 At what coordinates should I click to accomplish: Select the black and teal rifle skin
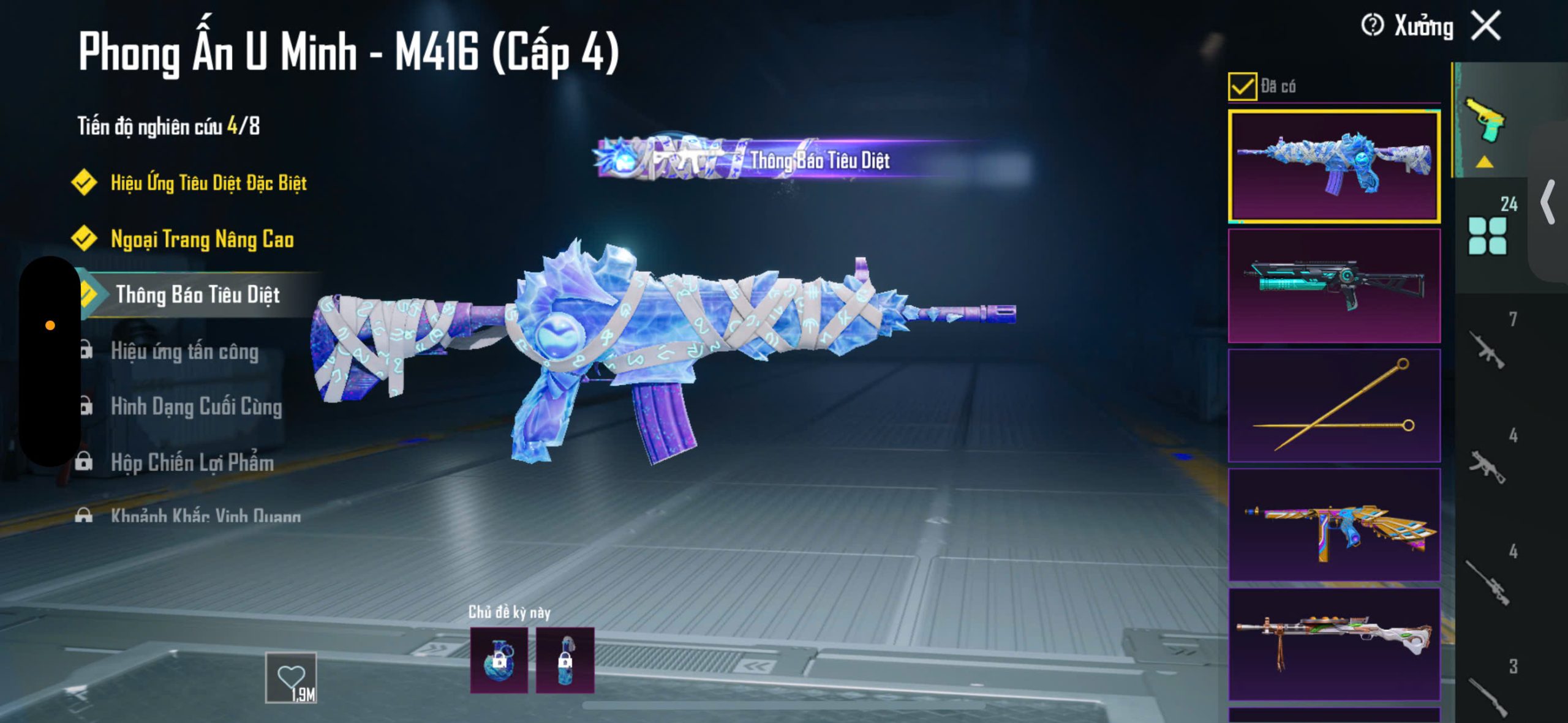click(x=1334, y=285)
